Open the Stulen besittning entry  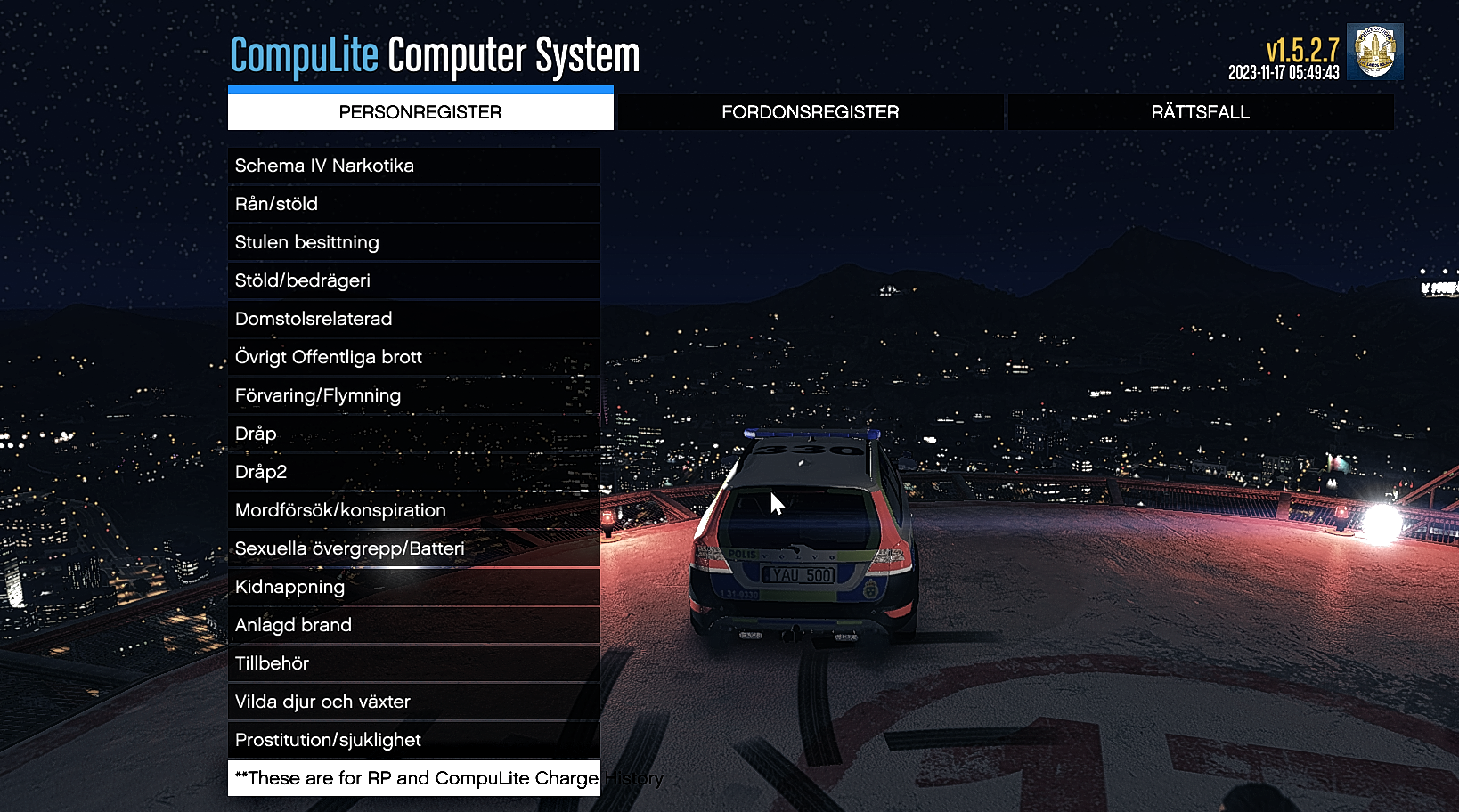click(413, 242)
